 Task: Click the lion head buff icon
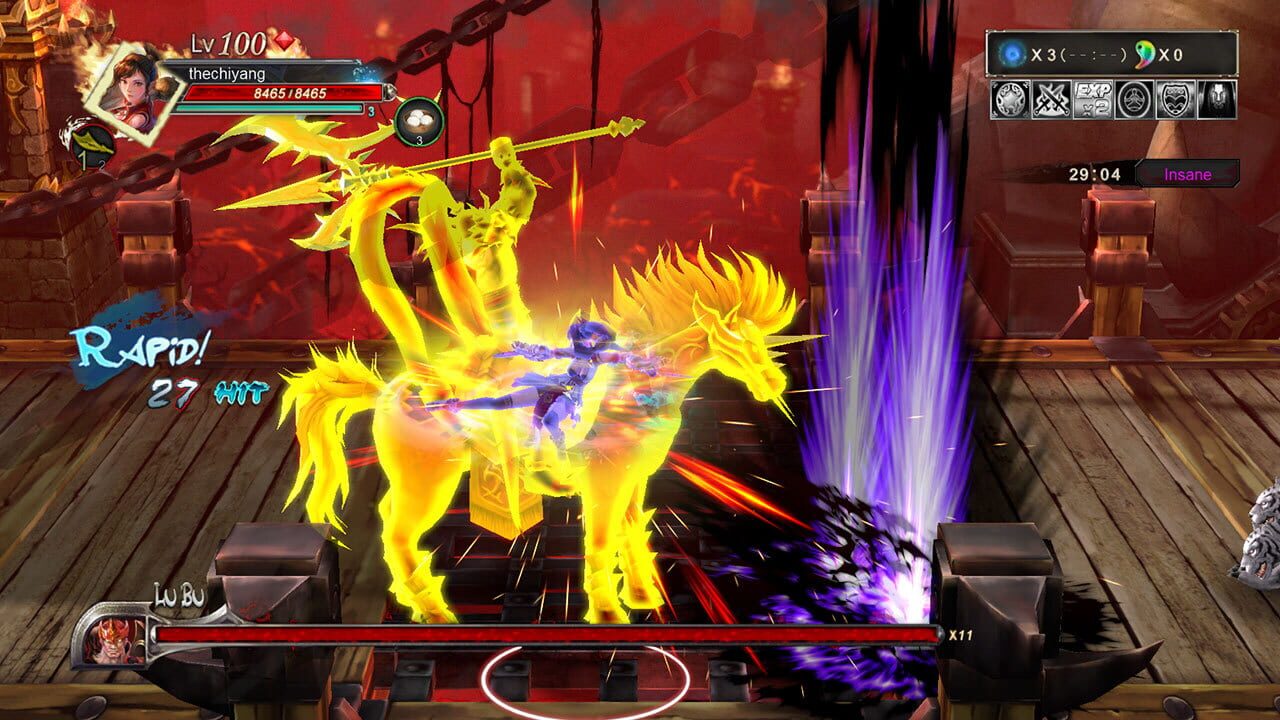pyautogui.click(x=1216, y=101)
